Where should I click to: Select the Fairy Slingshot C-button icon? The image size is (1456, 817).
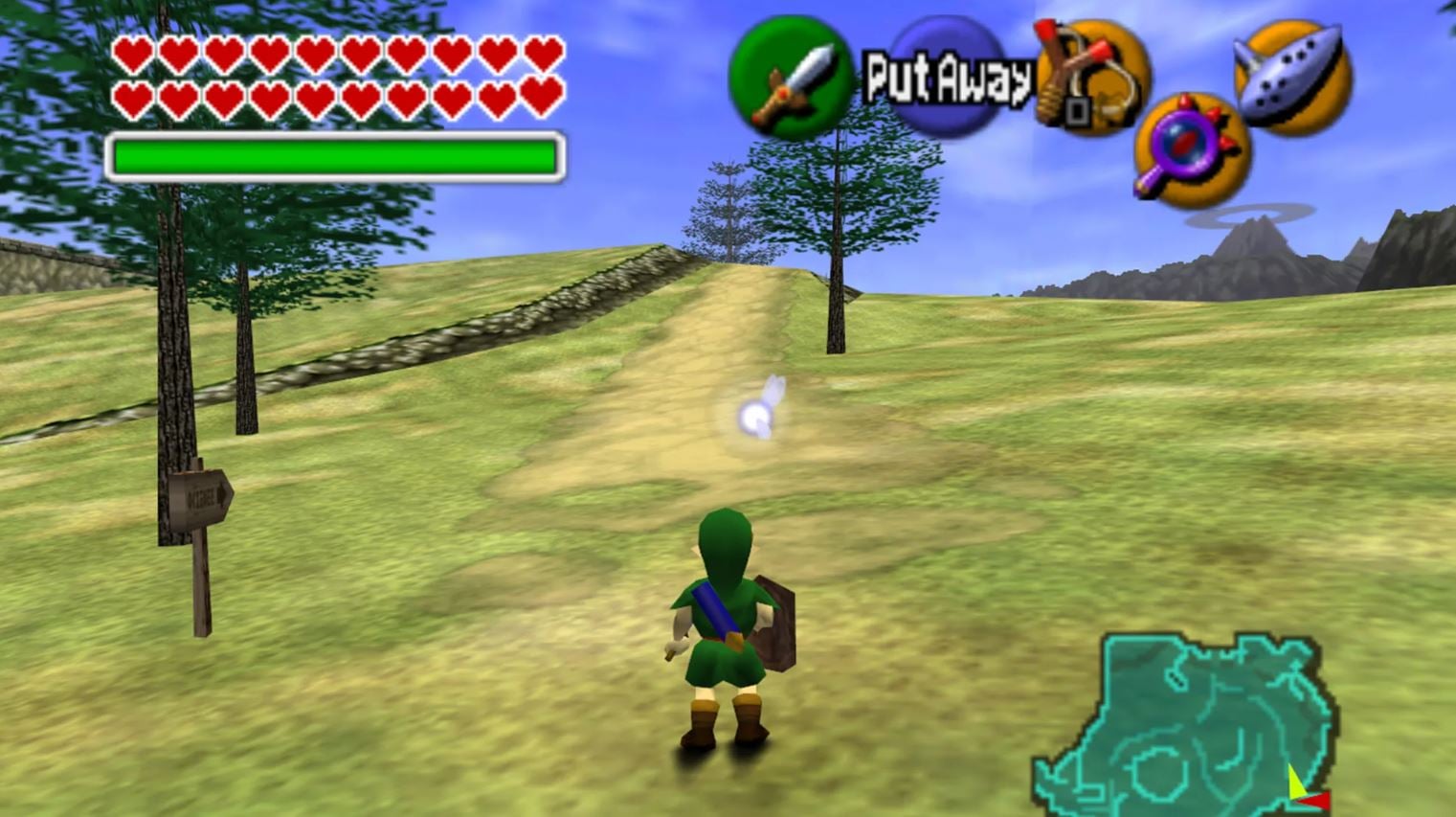(x=1086, y=77)
